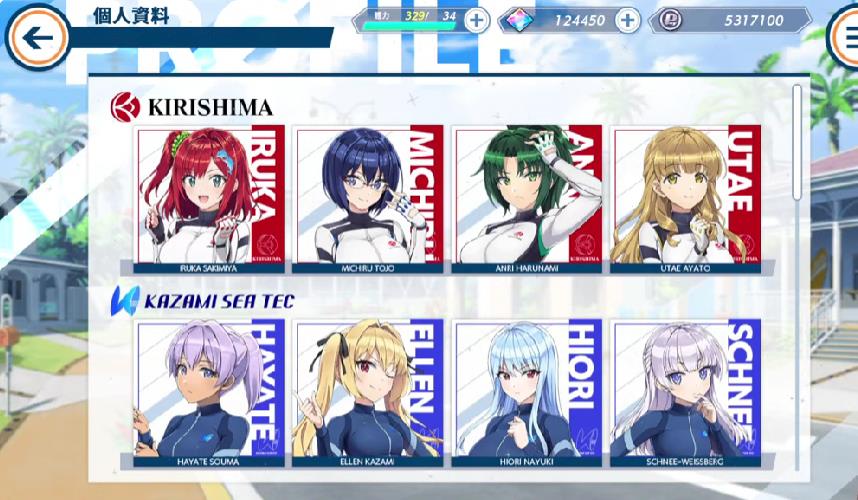Open the hamburger menu button
Screen dimensions: 858x500
coord(846,39)
